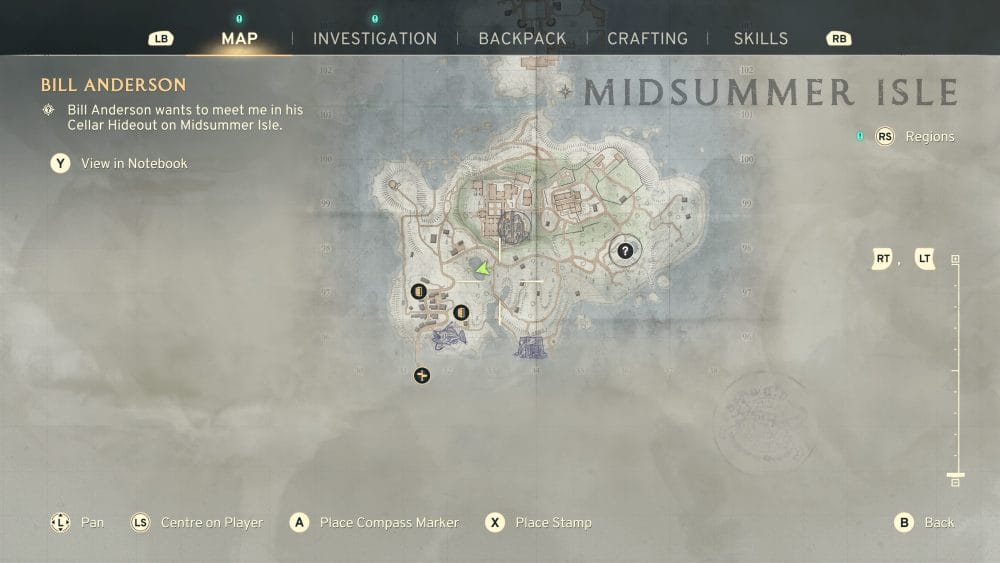The image size is (1000, 563).
Task: Go to the Crafting tab
Action: coord(647,39)
